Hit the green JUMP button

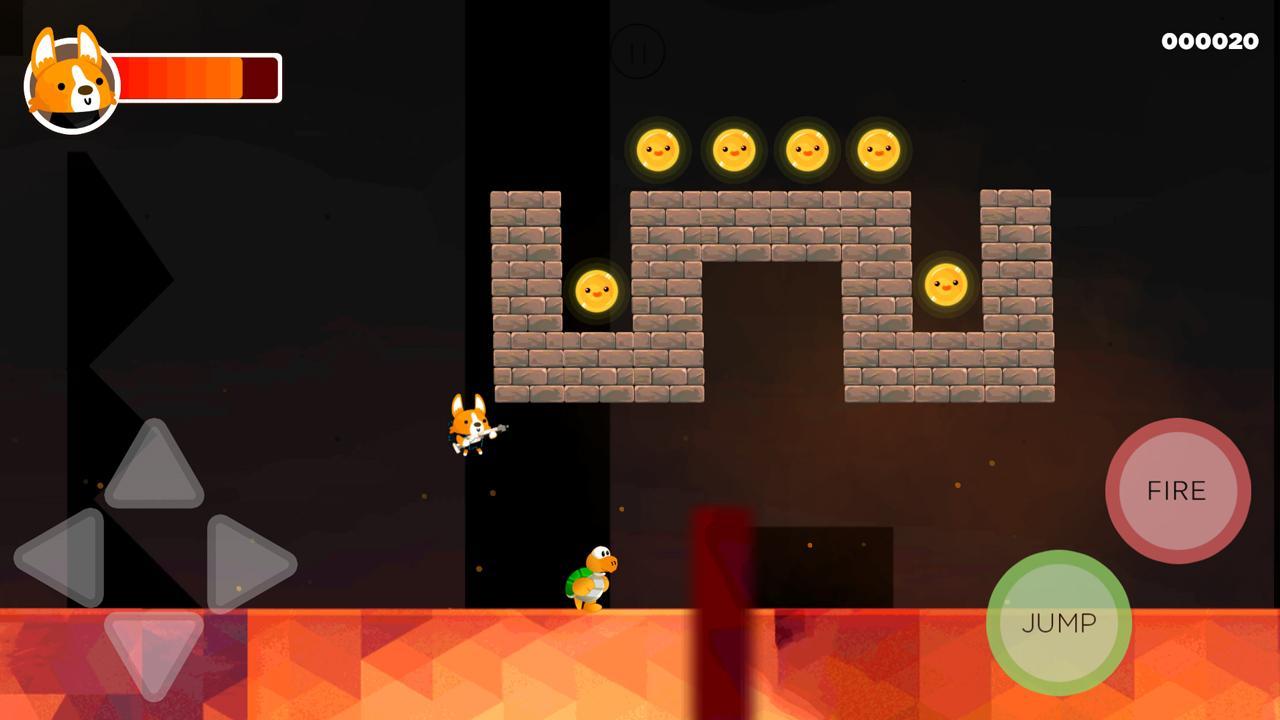(x=1058, y=622)
